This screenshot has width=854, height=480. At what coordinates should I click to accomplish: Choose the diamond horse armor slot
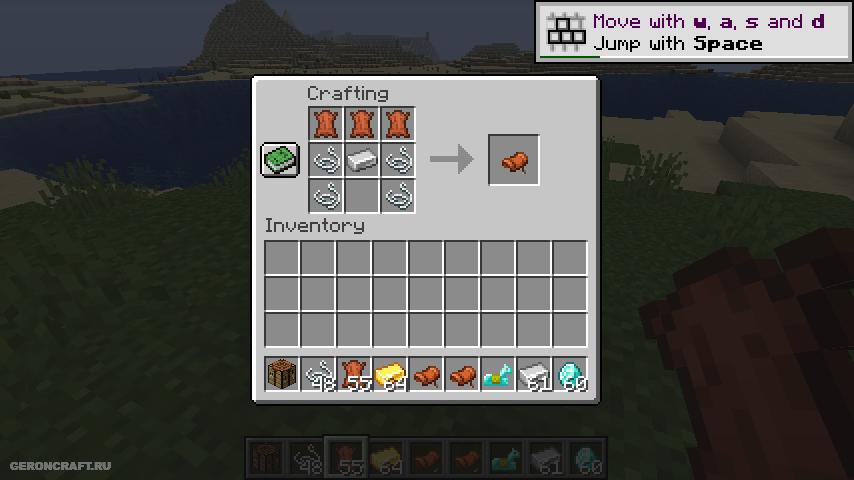coord(498,375)
